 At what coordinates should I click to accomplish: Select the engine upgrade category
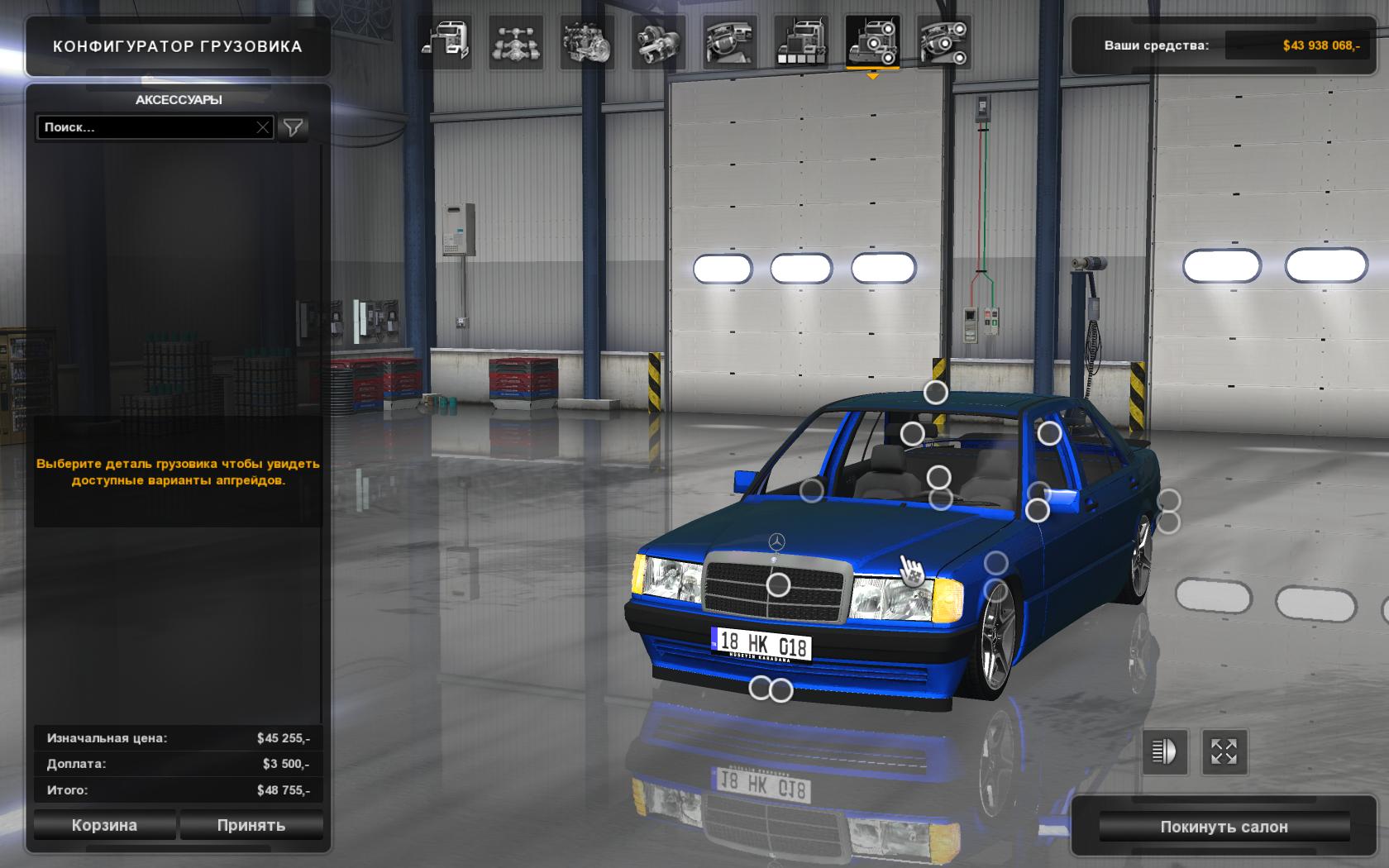point(587,42)
